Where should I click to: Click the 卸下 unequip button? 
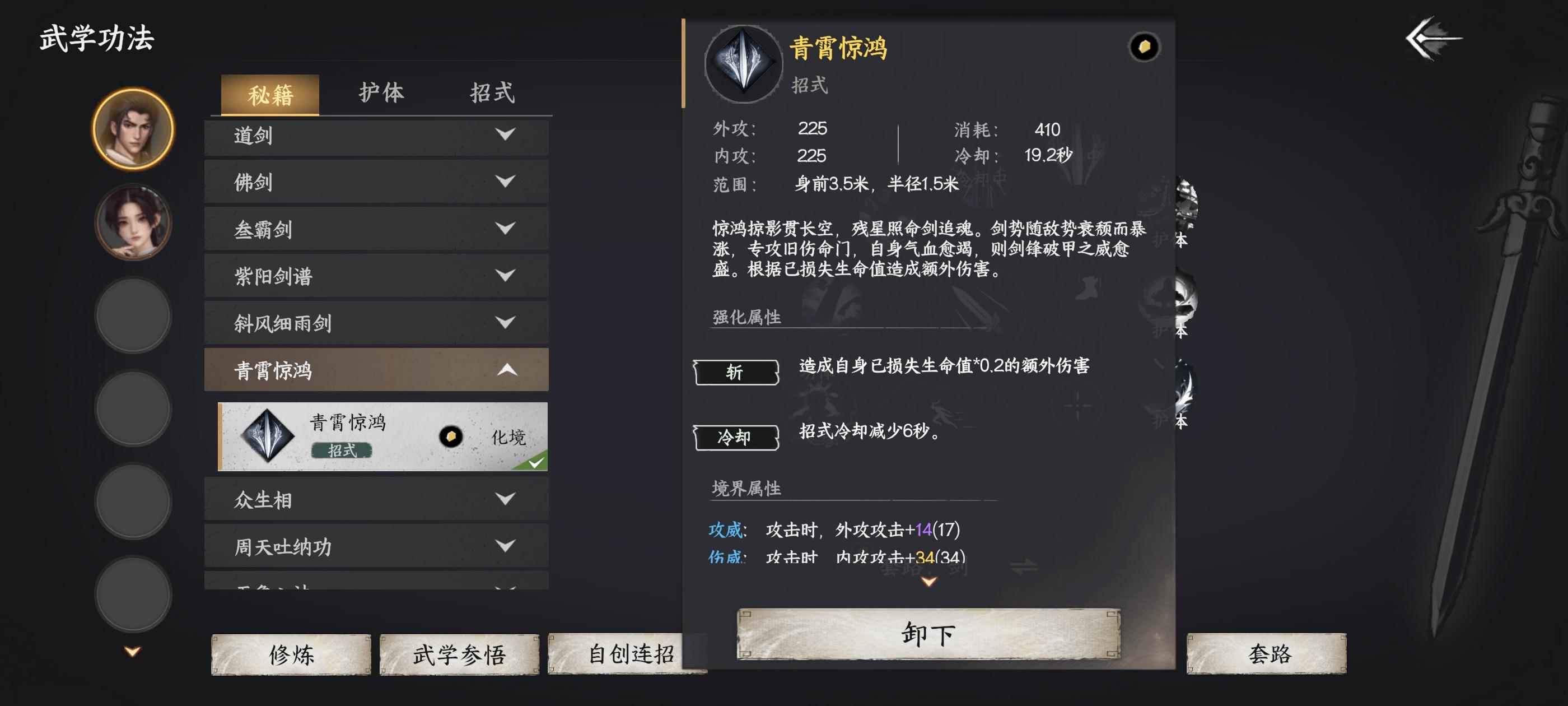[x=928, y=634]
